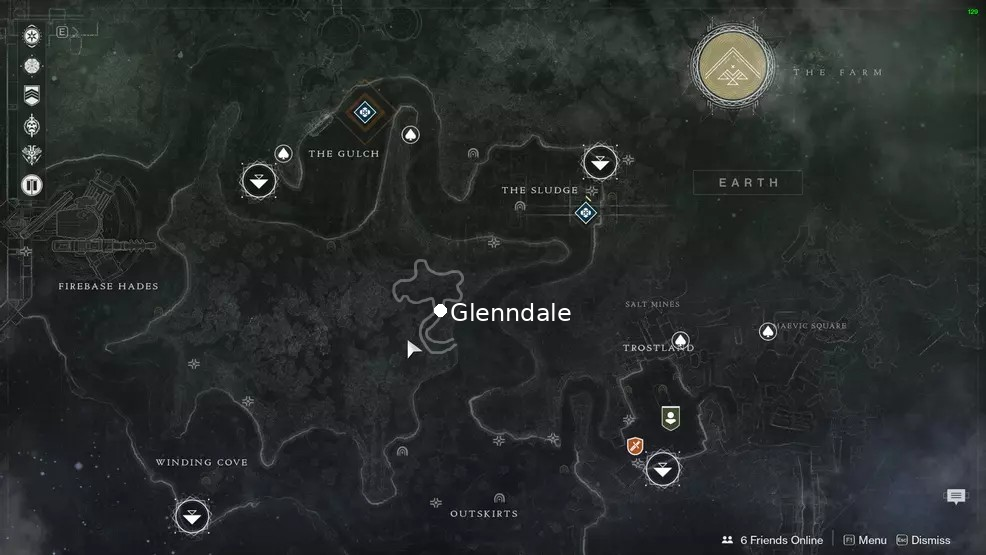Viewport: 986px width, 555px height.
Task: Select the Winding Cove landing zone
Action: coord(192,516)
